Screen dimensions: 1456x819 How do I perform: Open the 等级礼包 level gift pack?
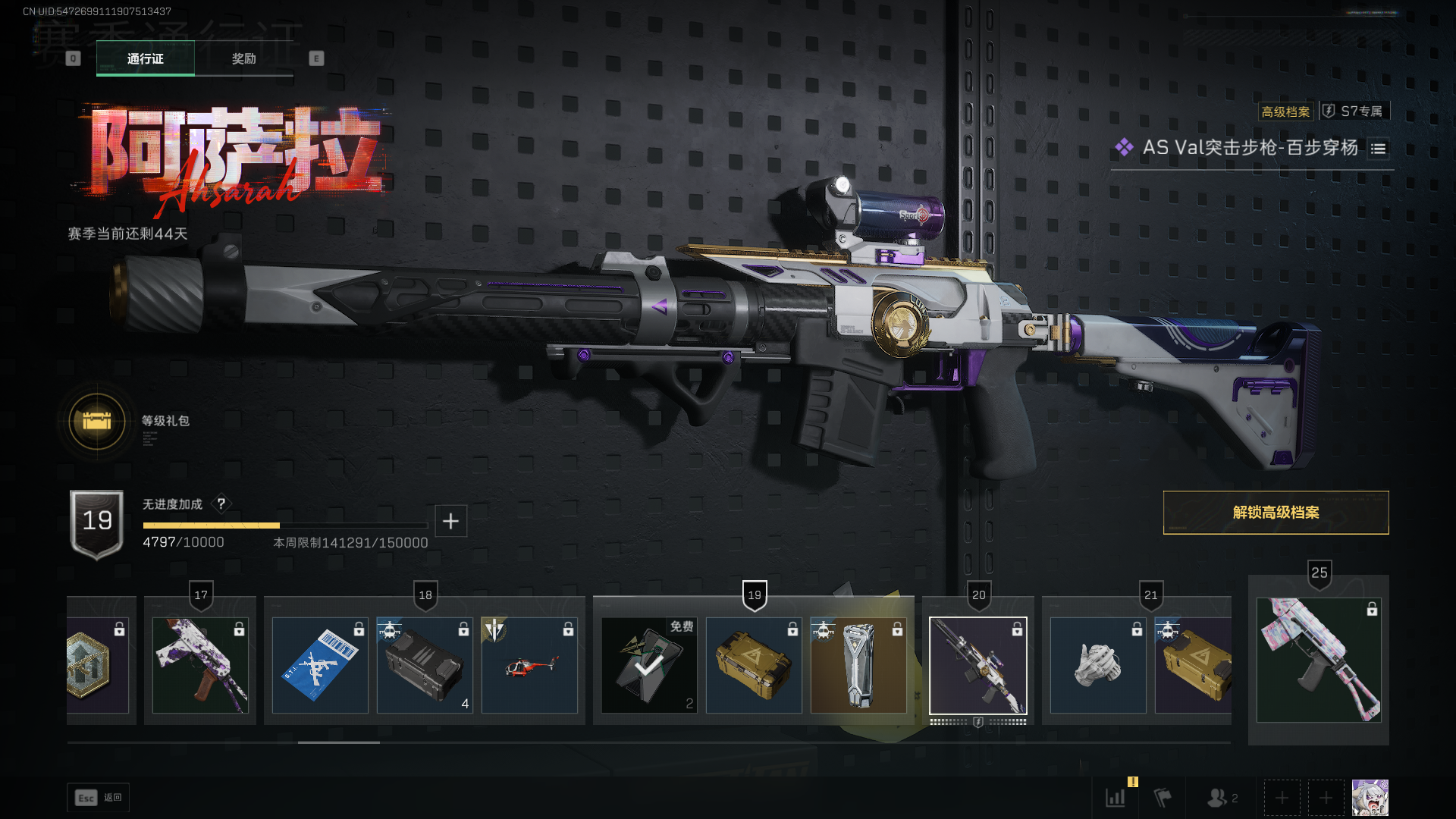[x=97, y=421]
